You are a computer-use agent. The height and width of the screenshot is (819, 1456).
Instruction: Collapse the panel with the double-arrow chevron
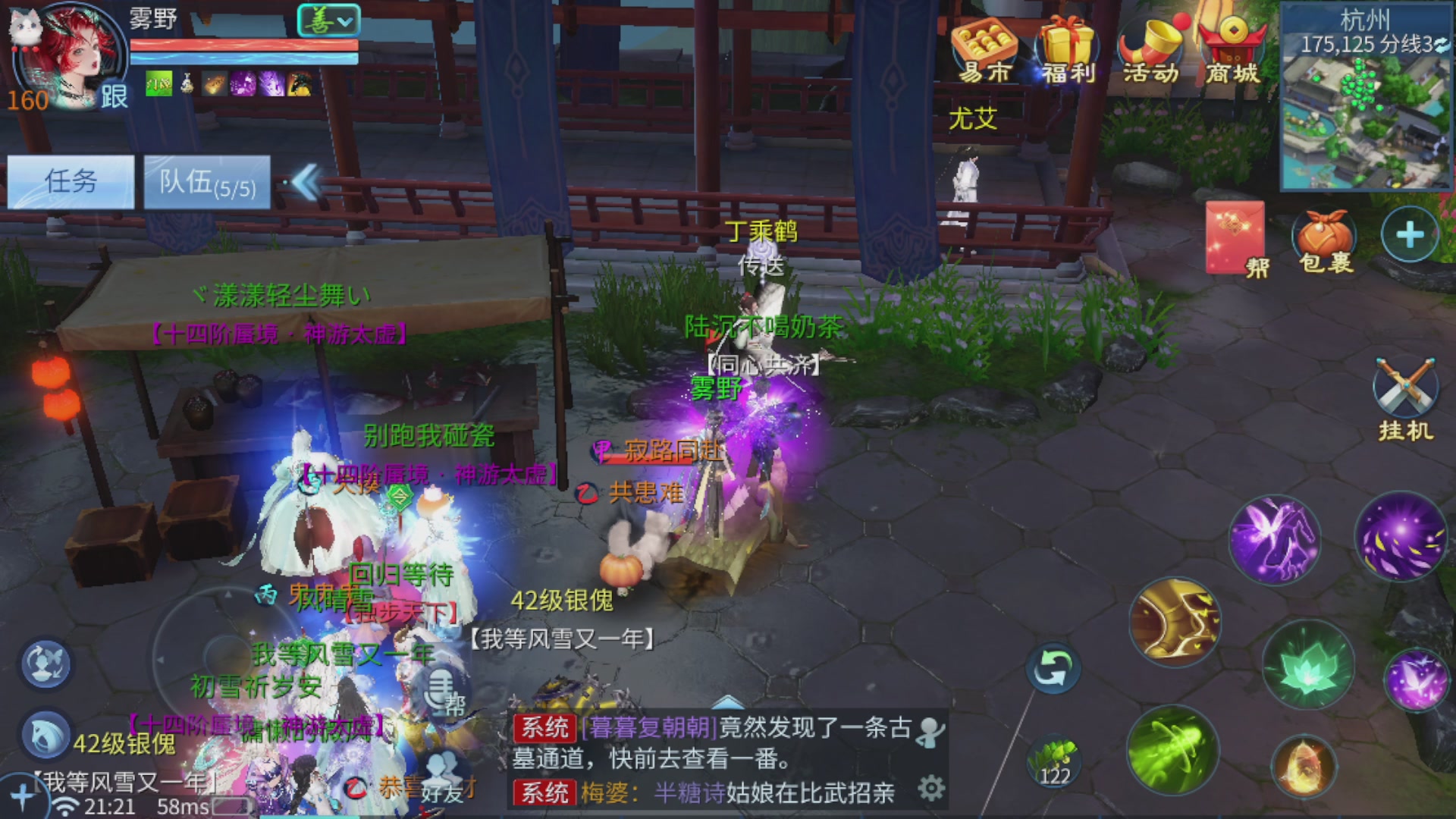pyautogui.click(x=306, y=182)
